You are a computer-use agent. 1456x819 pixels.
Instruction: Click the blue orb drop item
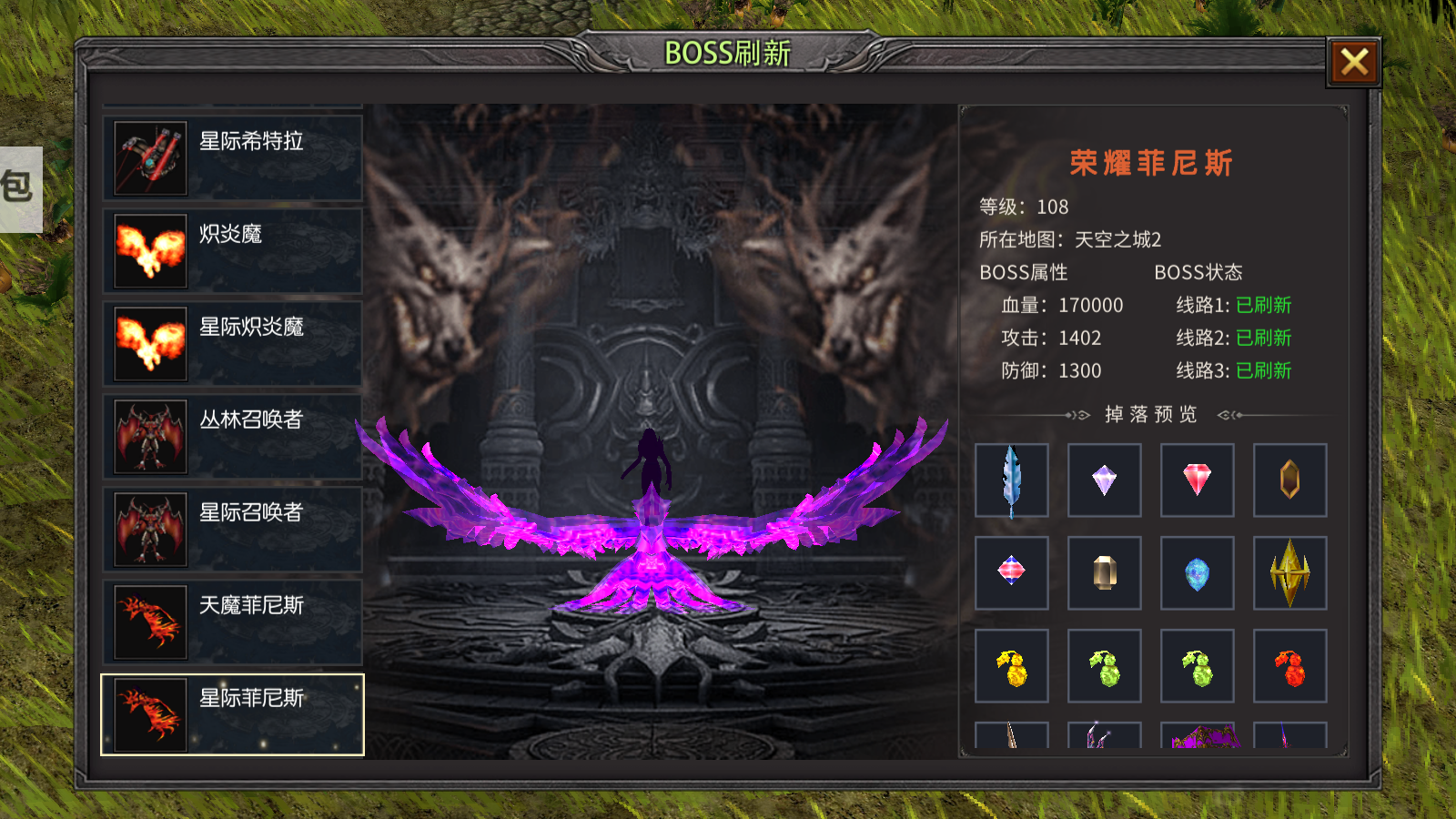tap(1197, 572)
